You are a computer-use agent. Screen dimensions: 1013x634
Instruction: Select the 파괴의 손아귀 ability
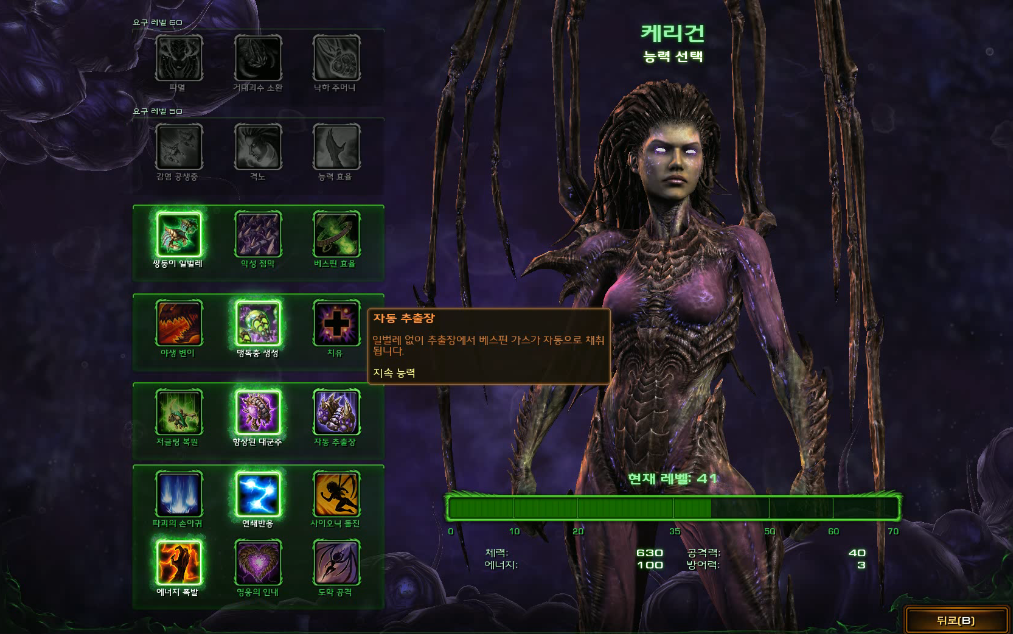[x=179, y=493]
